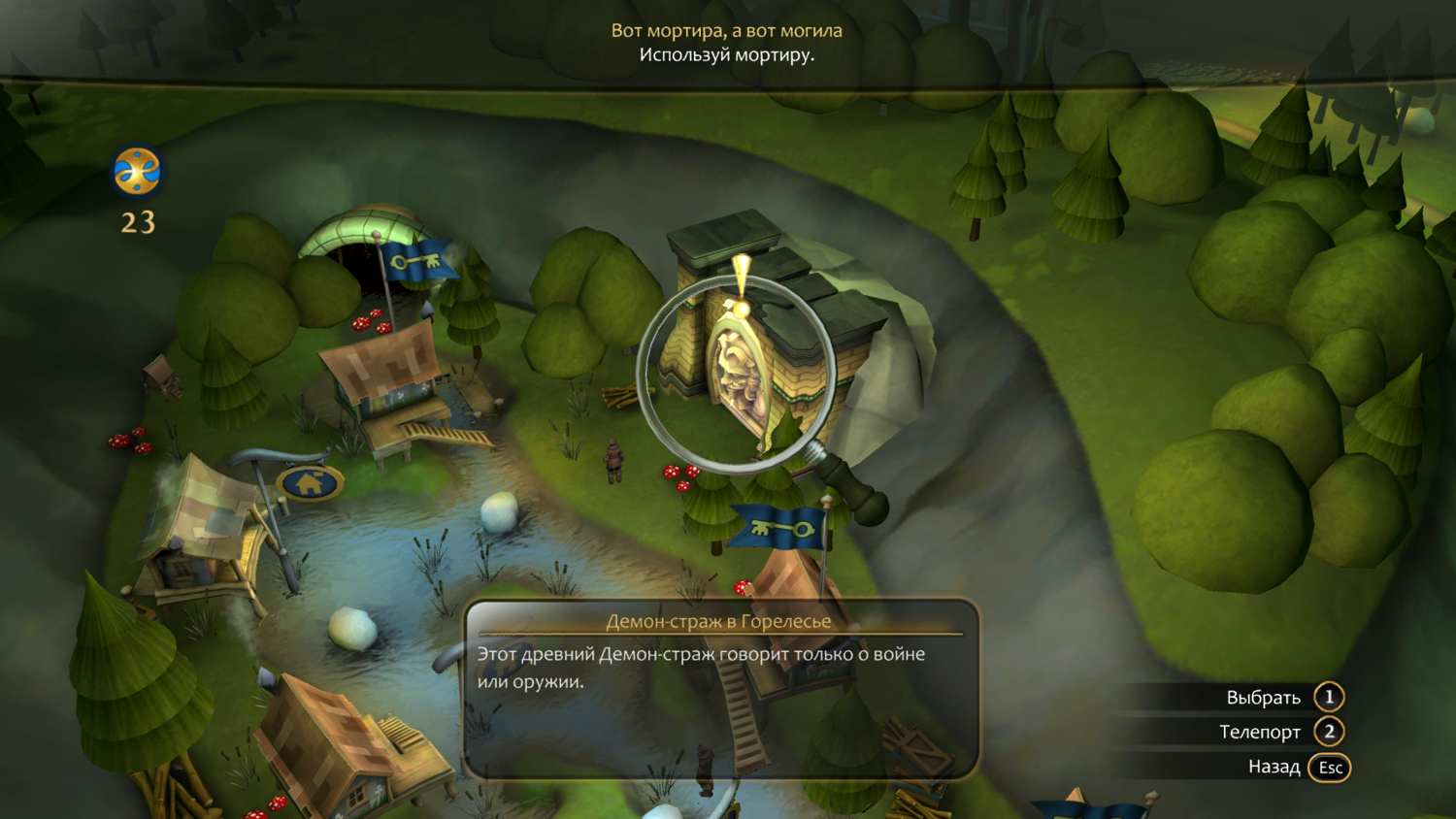The width and height of the screenshot is (1456, 819).
Task: Pick the key flag next to the magnifier handle
Action: (778, 527)
